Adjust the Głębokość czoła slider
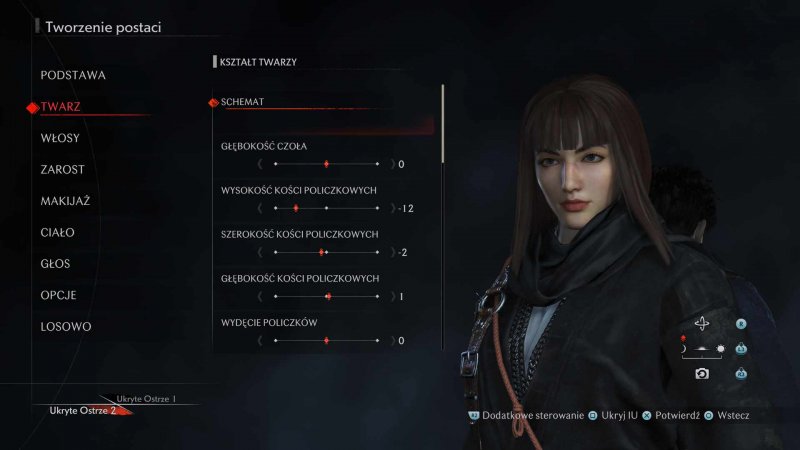 [326, 163]
